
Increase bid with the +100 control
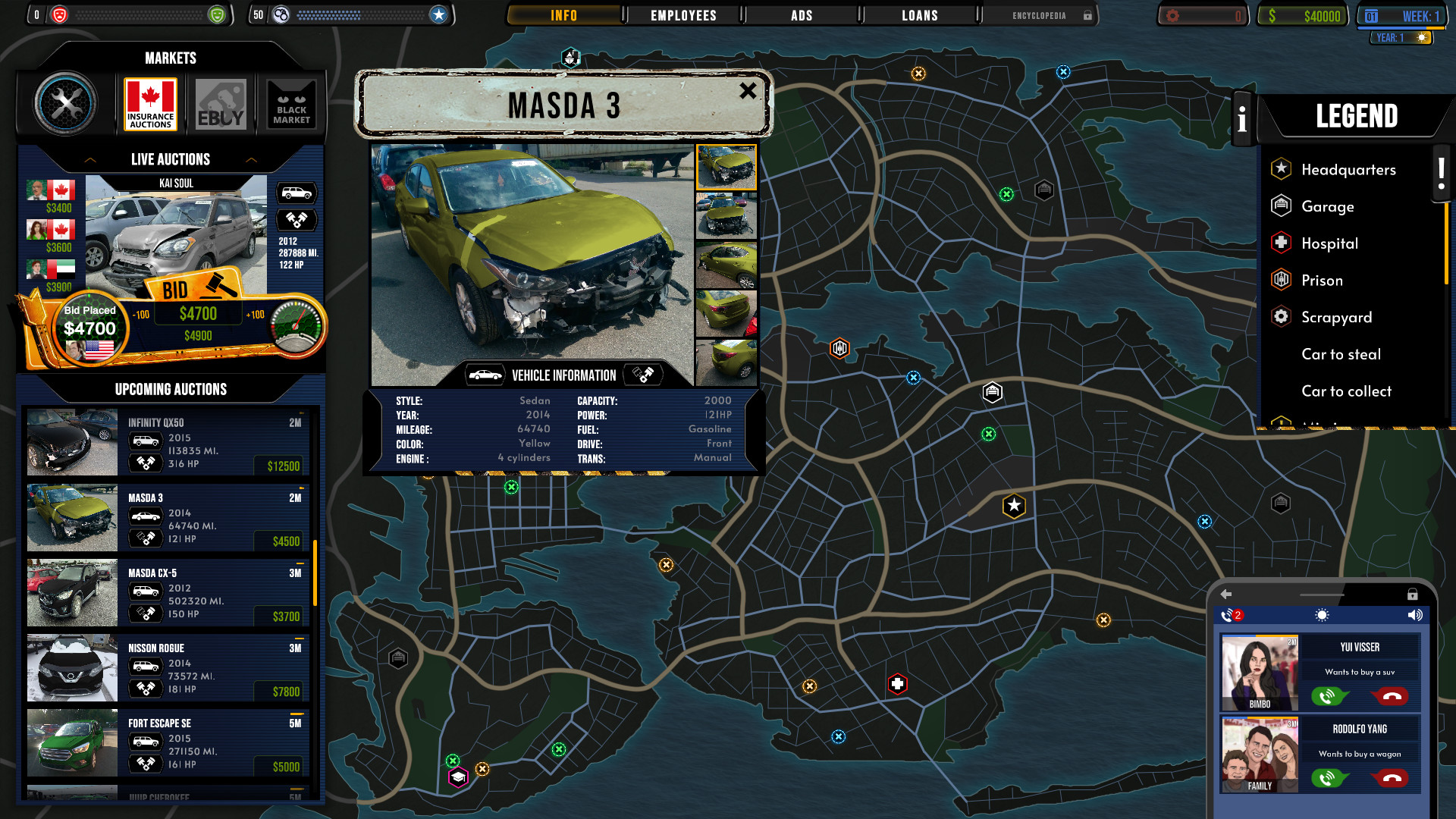257,312
